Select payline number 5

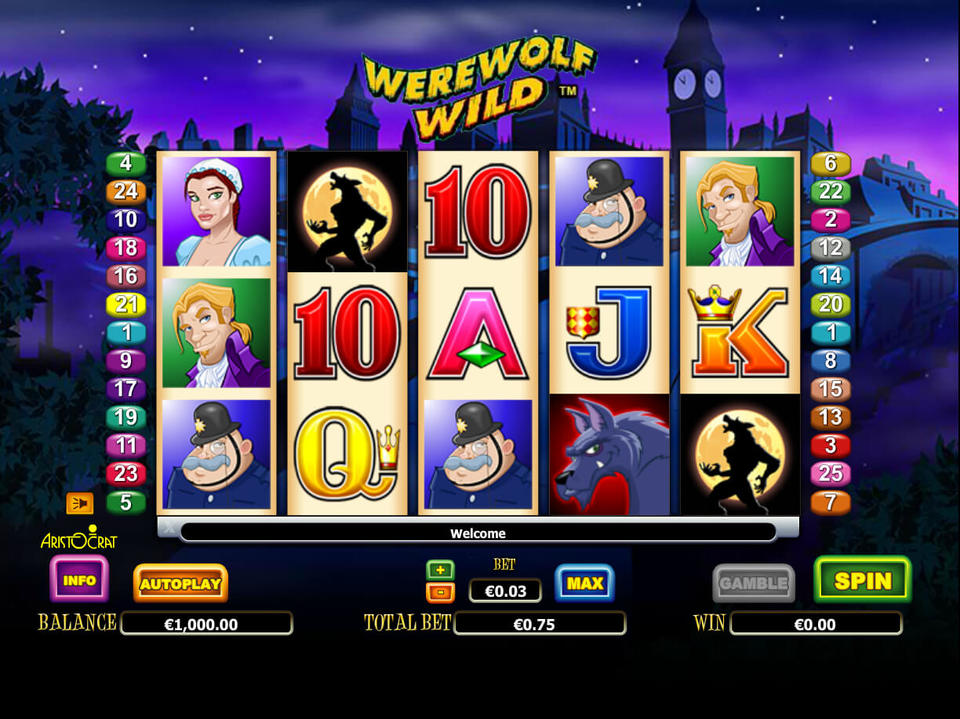(127, 502)
